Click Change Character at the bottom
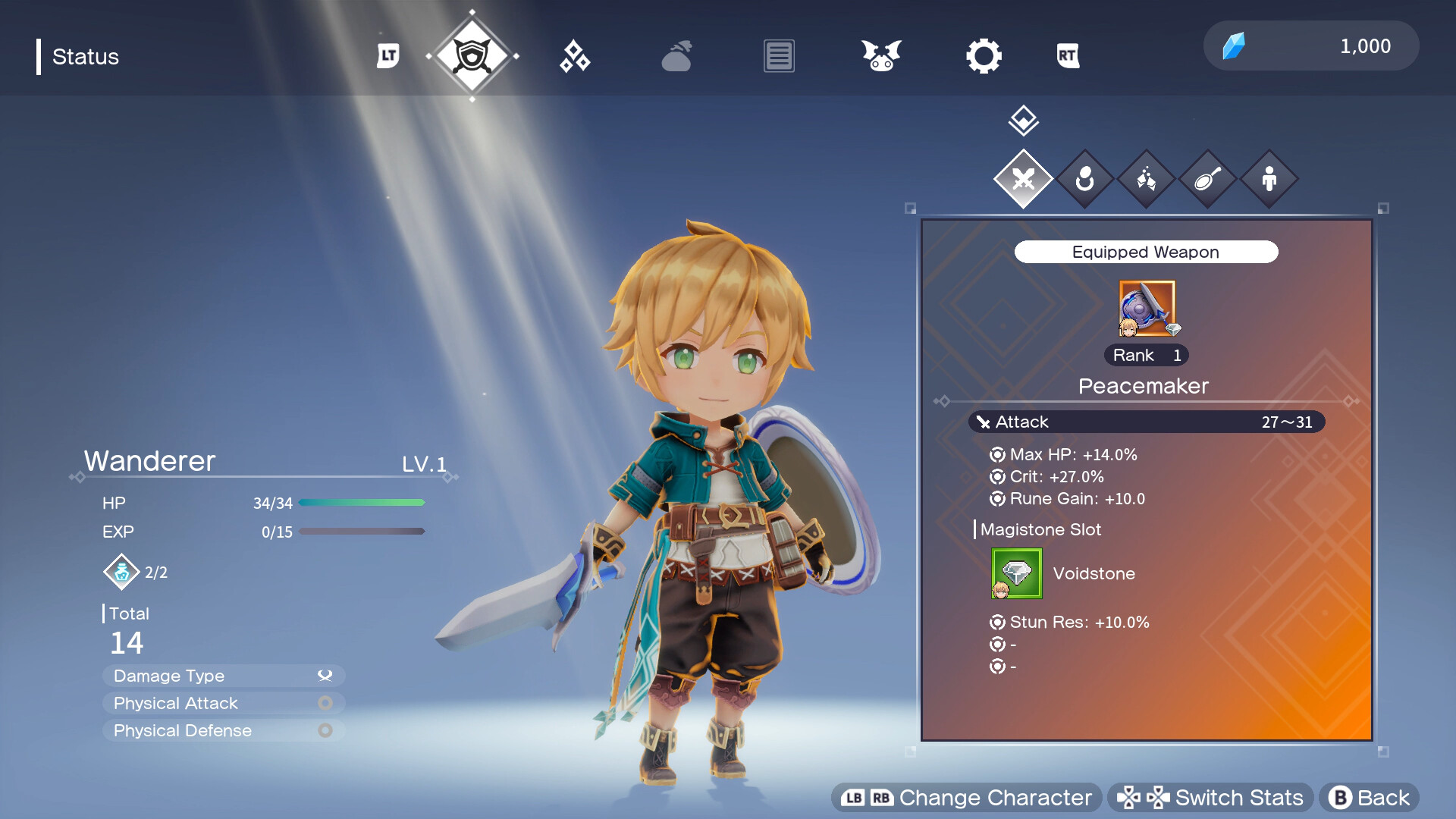The height and width of the screenshot is (819, 1456). coord(965,797)
